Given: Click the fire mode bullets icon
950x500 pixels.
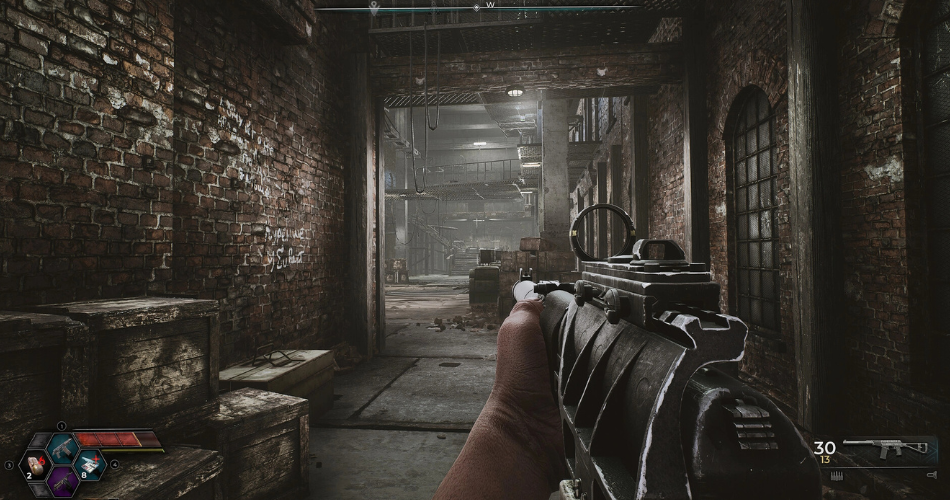Looking at the screenshot, I should [837, 476].
